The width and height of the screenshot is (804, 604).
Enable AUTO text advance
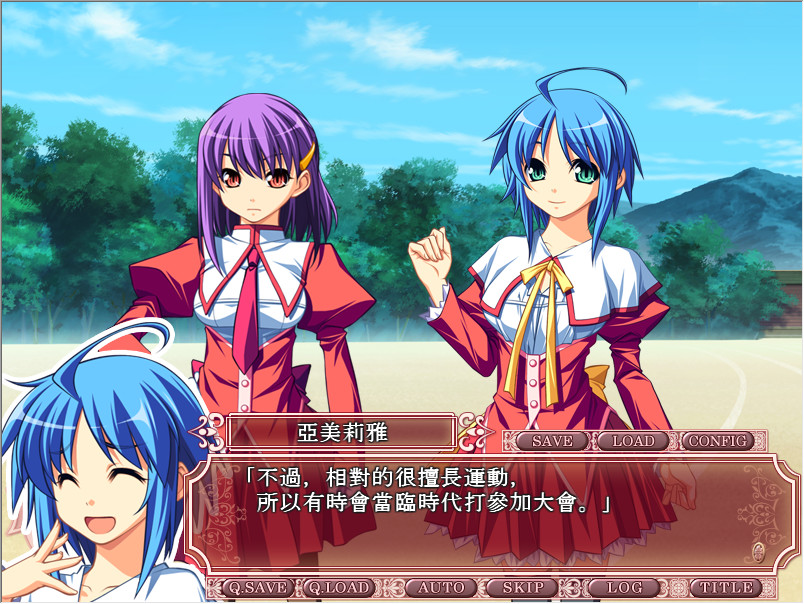coord(441,588)
